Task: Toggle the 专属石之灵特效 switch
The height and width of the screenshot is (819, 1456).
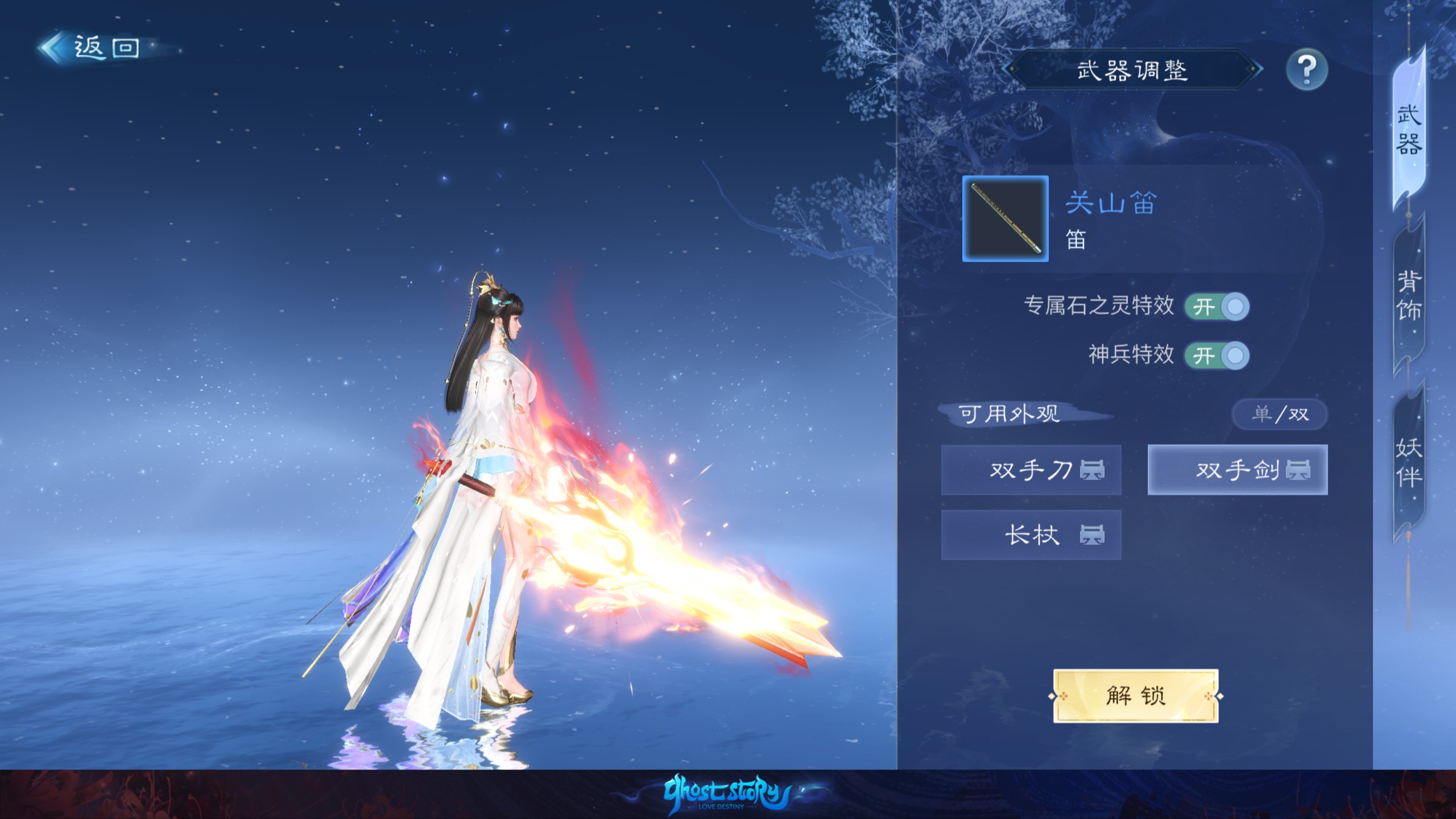Action: click(1217, 307)
